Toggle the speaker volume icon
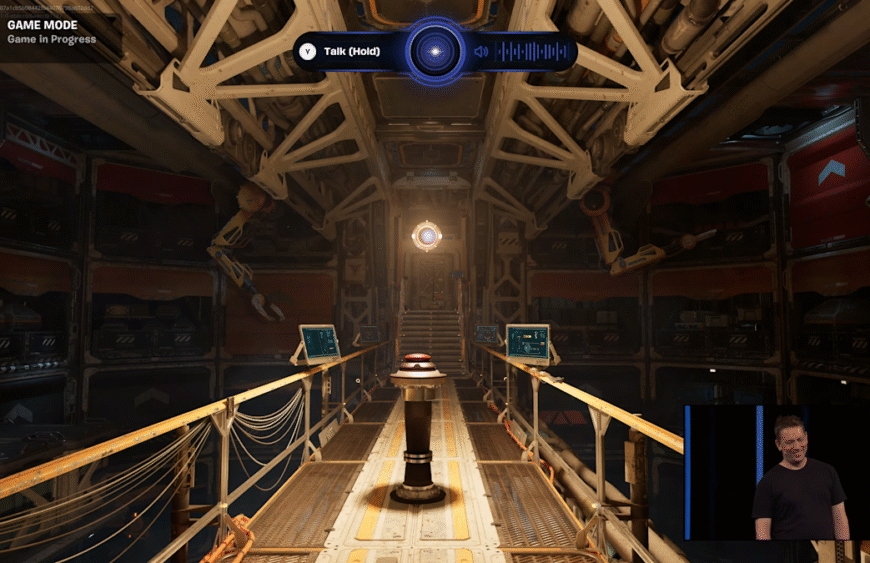870x563 pixels. 481,51
